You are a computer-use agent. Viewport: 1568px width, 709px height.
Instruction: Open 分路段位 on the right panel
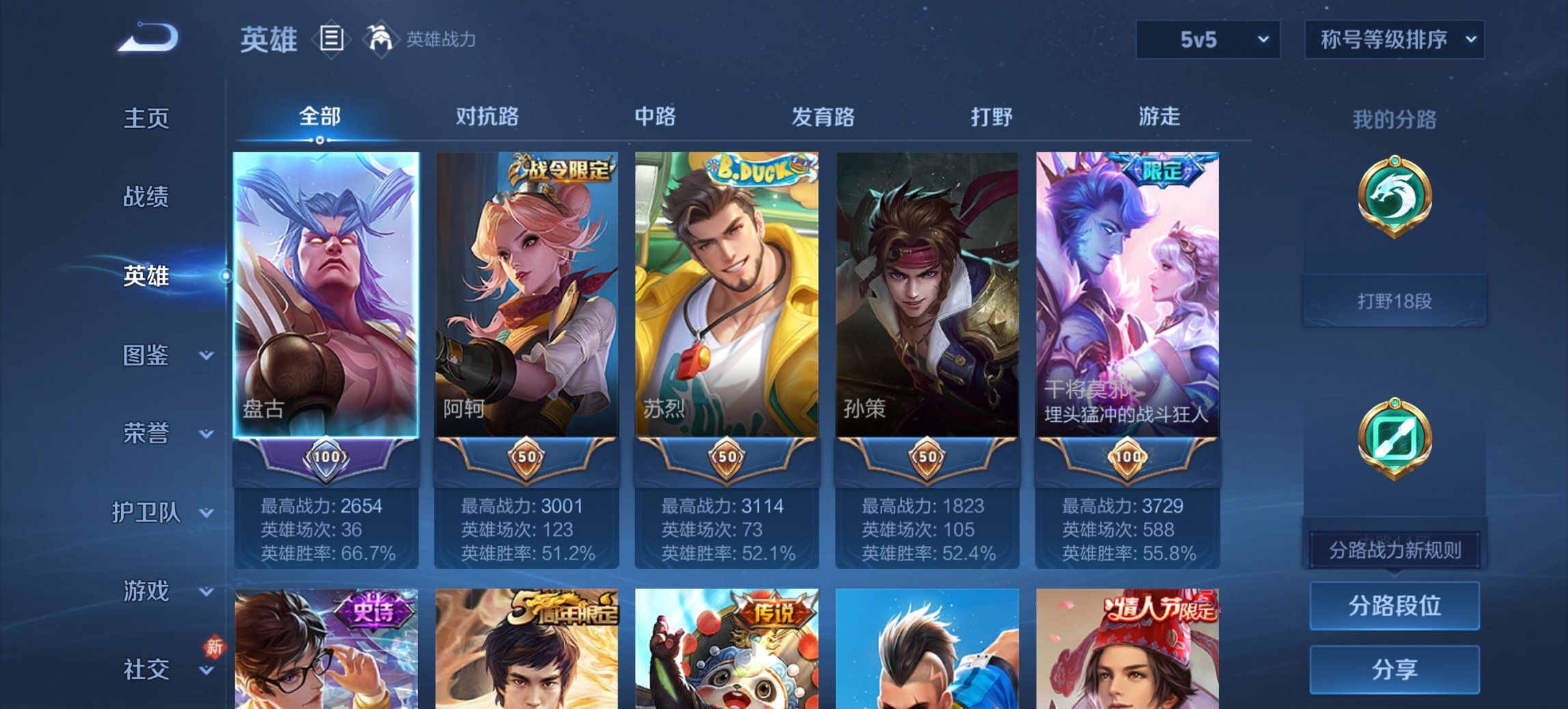pyautogui.click(x=1394, y=606)
